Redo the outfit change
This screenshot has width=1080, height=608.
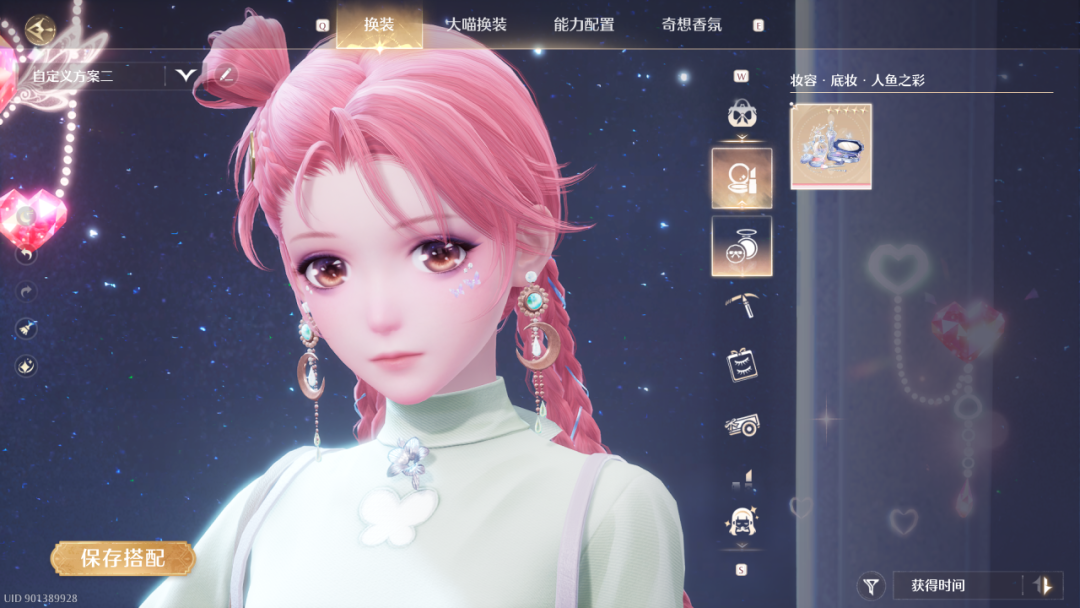[x=26, y=291]
